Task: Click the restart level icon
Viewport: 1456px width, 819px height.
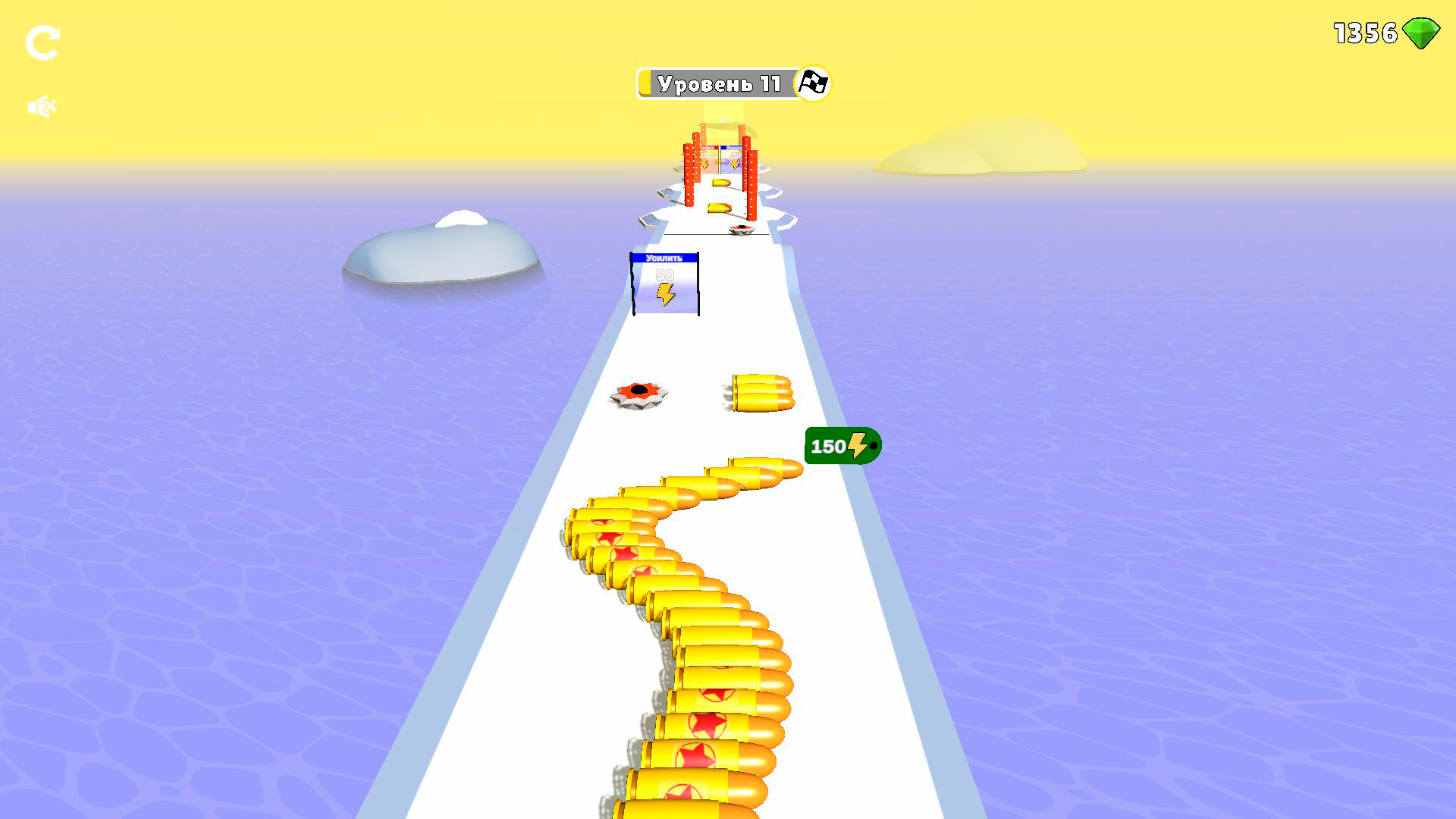Action: [43, 43]
